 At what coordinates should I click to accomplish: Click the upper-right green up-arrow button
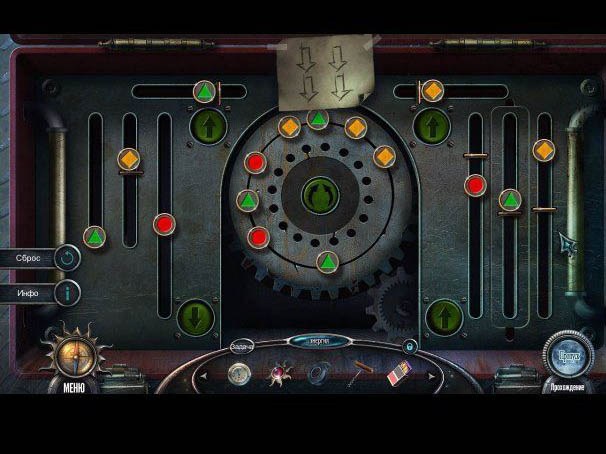point(431,126)
